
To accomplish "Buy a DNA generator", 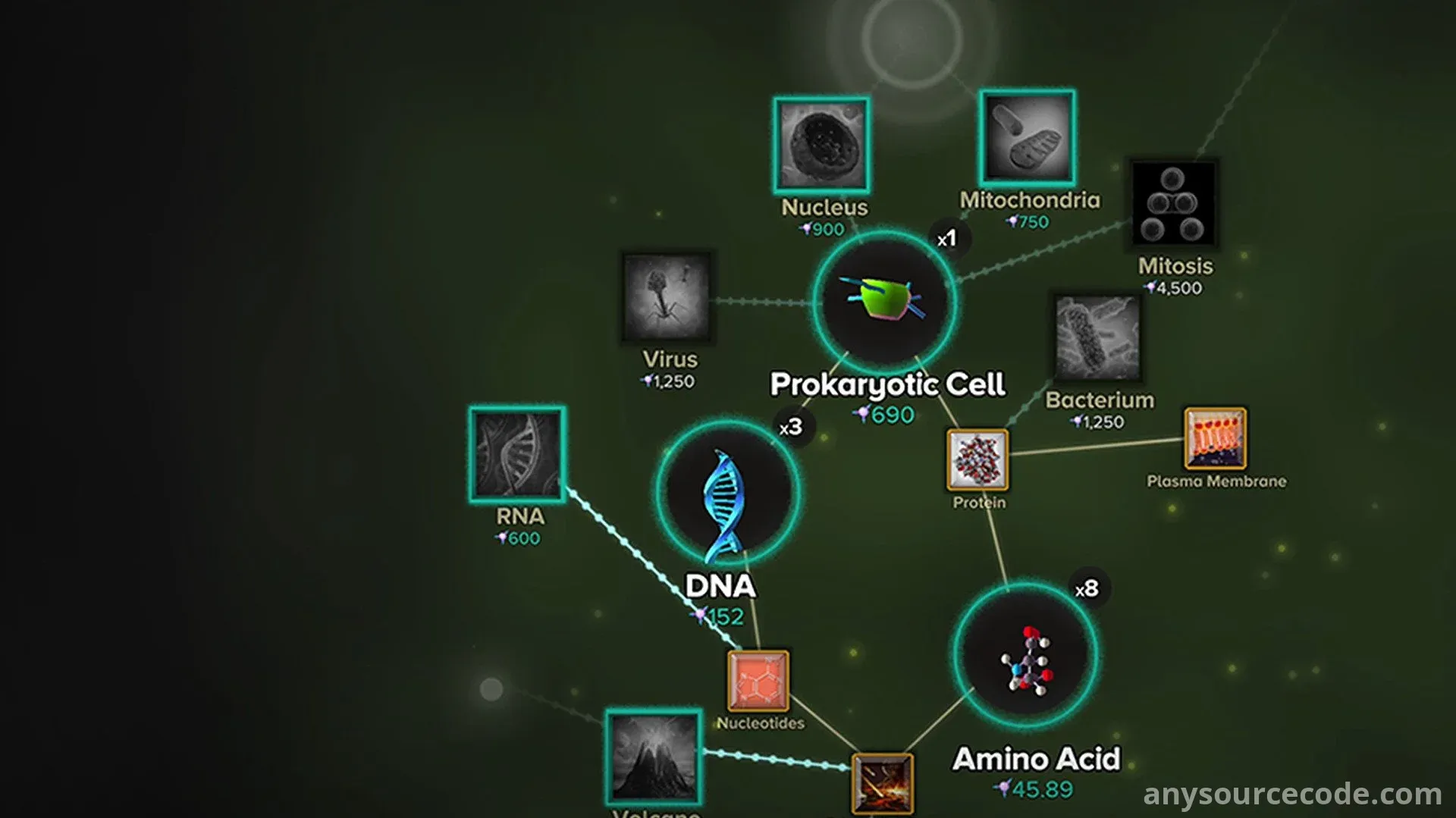I will tap(727, 492).
